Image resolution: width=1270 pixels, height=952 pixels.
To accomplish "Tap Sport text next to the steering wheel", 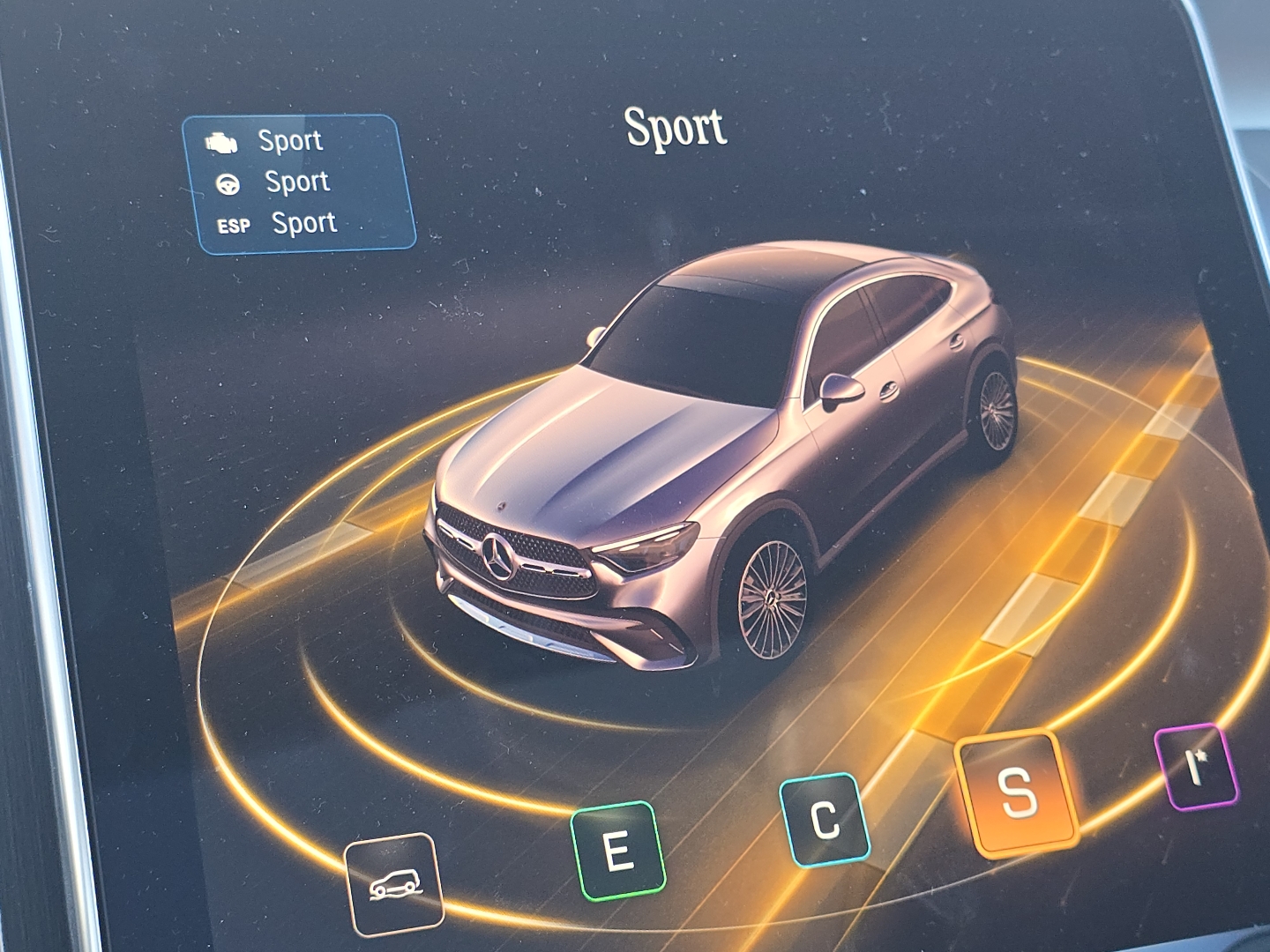I will point(297,182).
